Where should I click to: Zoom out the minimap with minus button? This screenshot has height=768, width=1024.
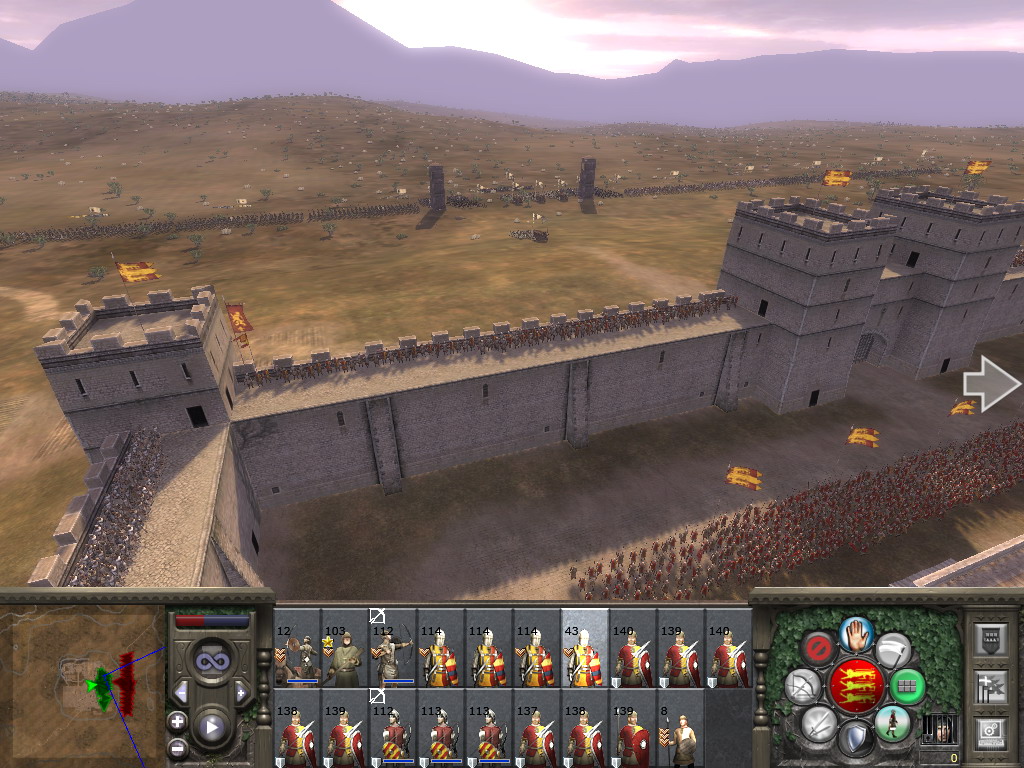click(178, 746)
